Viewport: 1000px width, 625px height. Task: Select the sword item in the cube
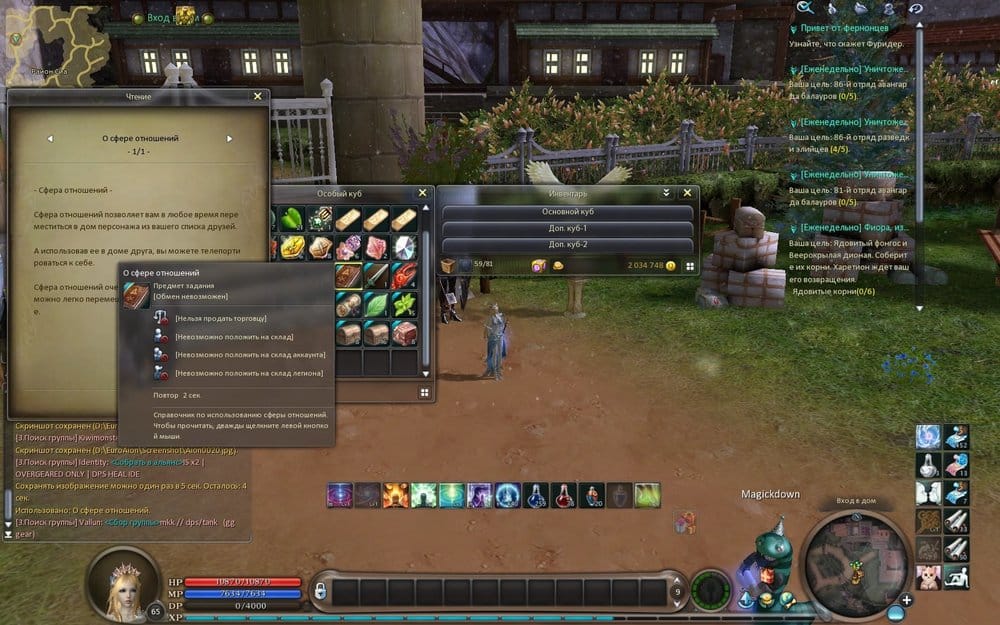coord(376,275)
